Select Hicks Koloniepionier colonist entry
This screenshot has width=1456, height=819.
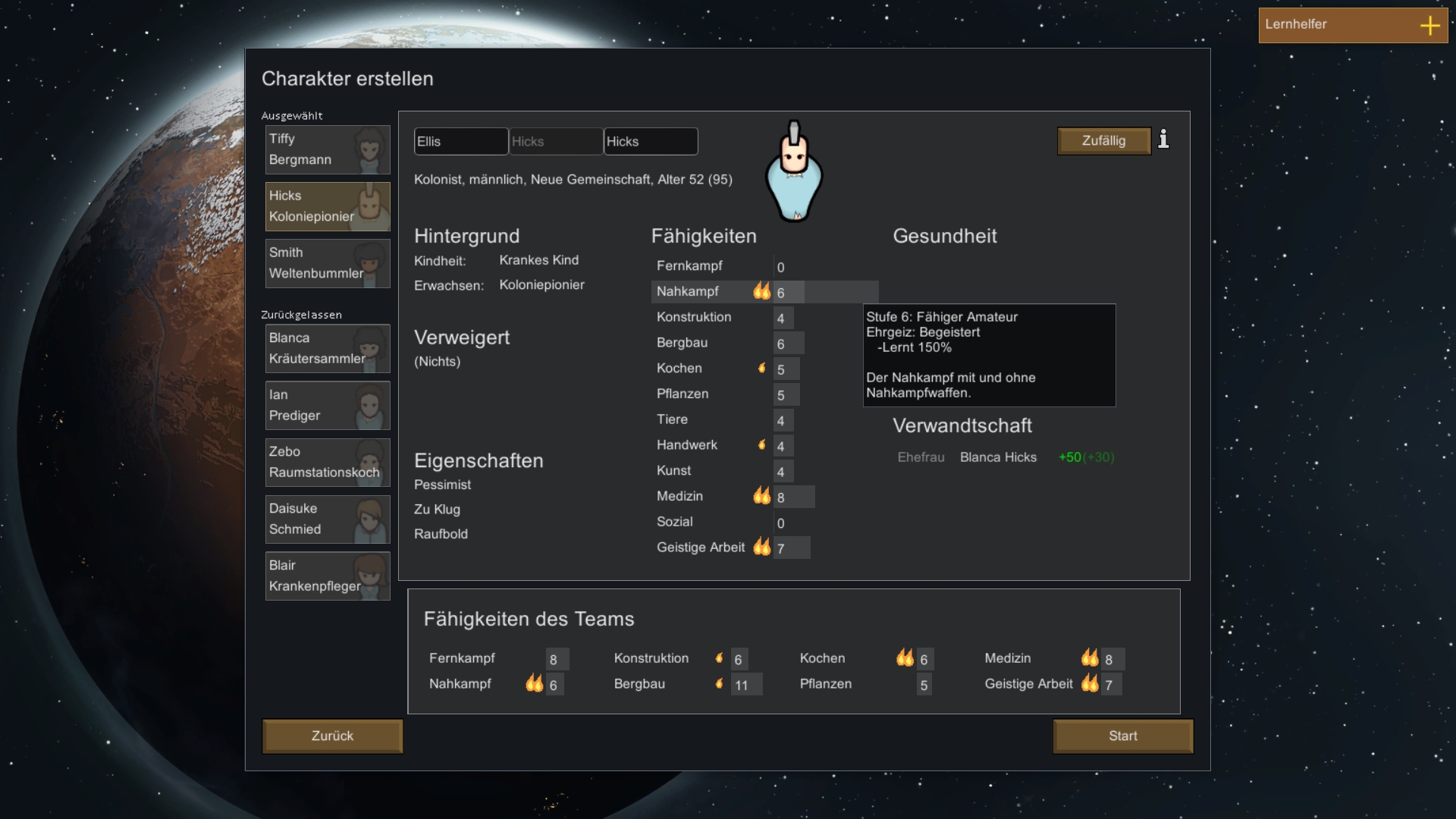[328, 206]
